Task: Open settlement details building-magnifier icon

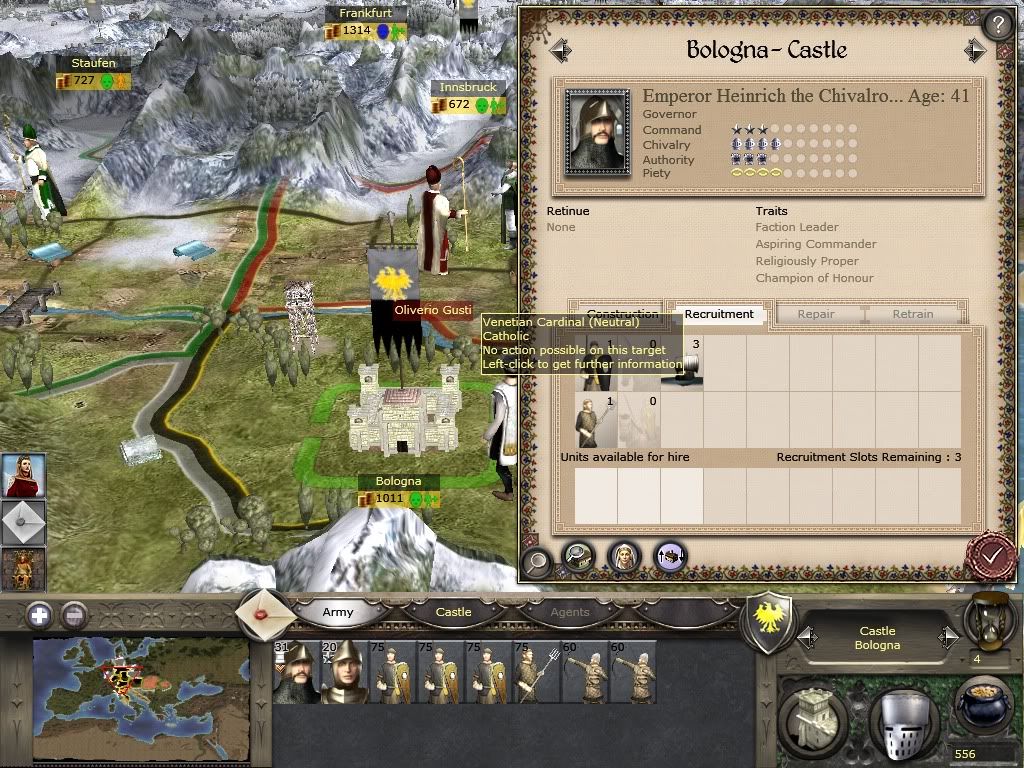Action: 579,556
